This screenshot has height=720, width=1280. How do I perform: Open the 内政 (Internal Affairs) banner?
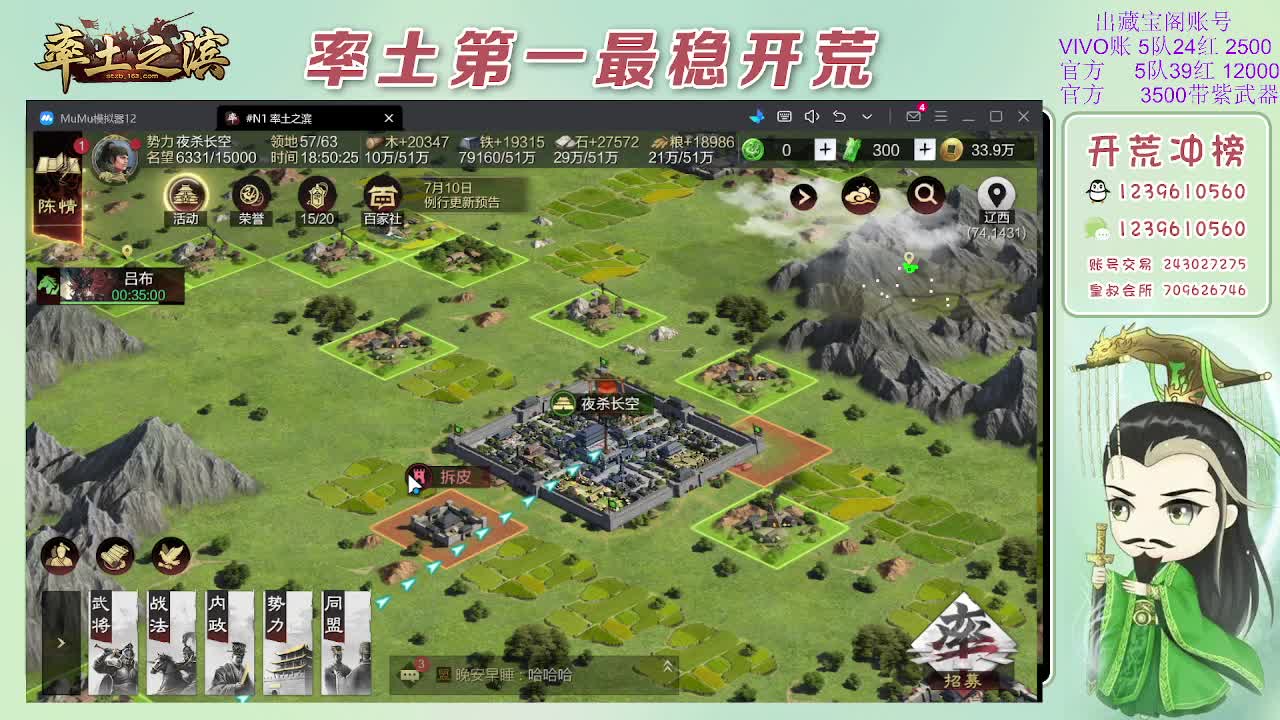point(229,642)
